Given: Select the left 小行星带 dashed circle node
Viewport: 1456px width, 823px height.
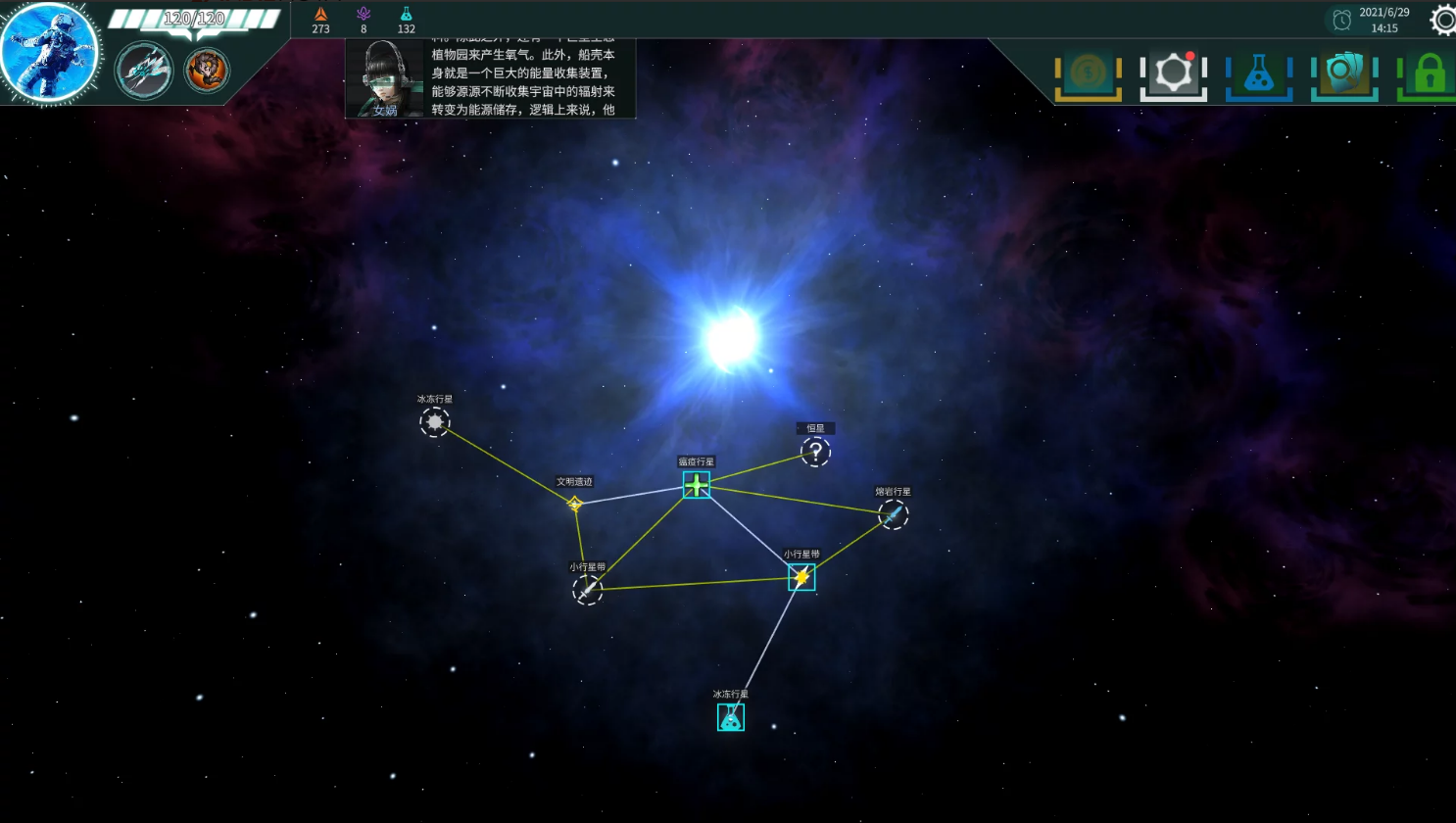Looking at the screenshot, I should click(x=587, y=590).
